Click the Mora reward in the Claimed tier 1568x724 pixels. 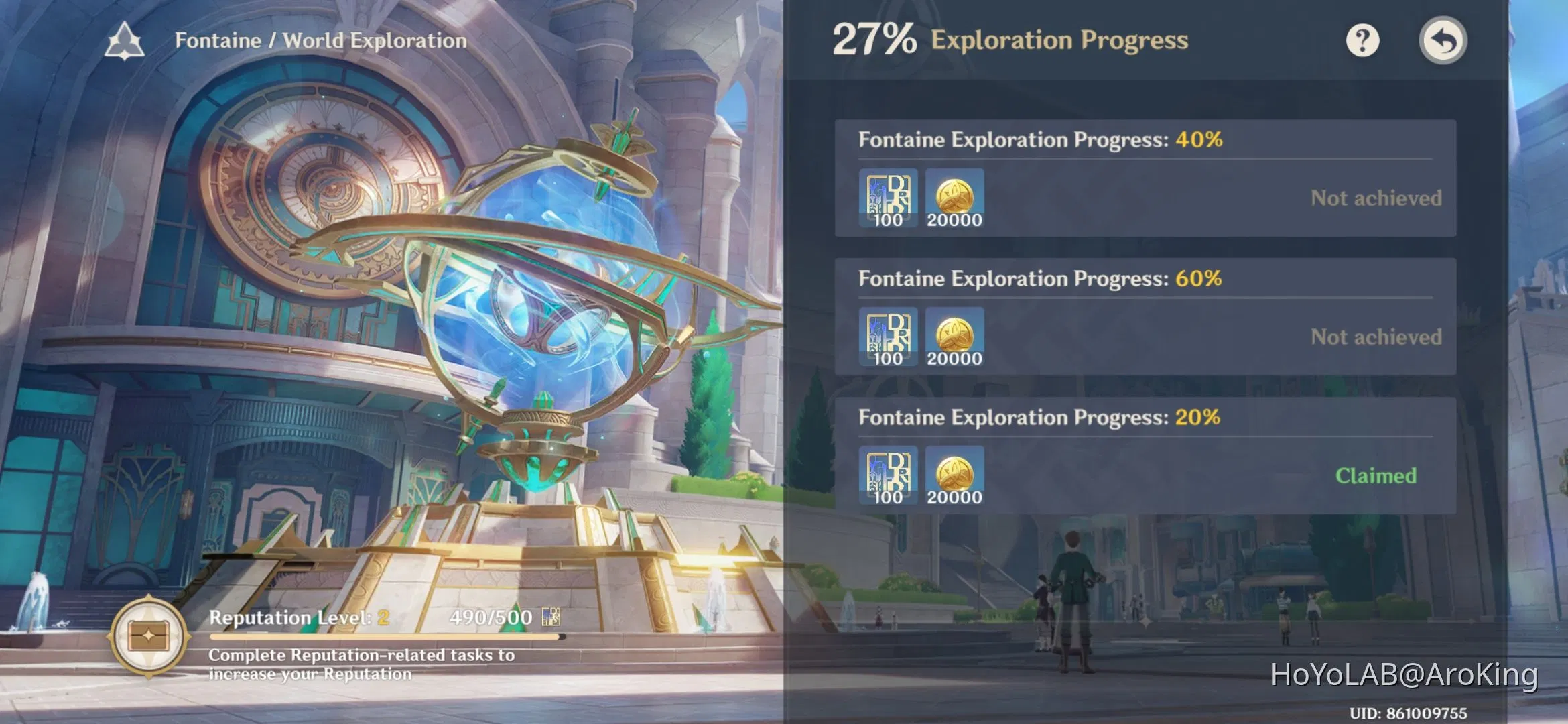coord(954,476)
